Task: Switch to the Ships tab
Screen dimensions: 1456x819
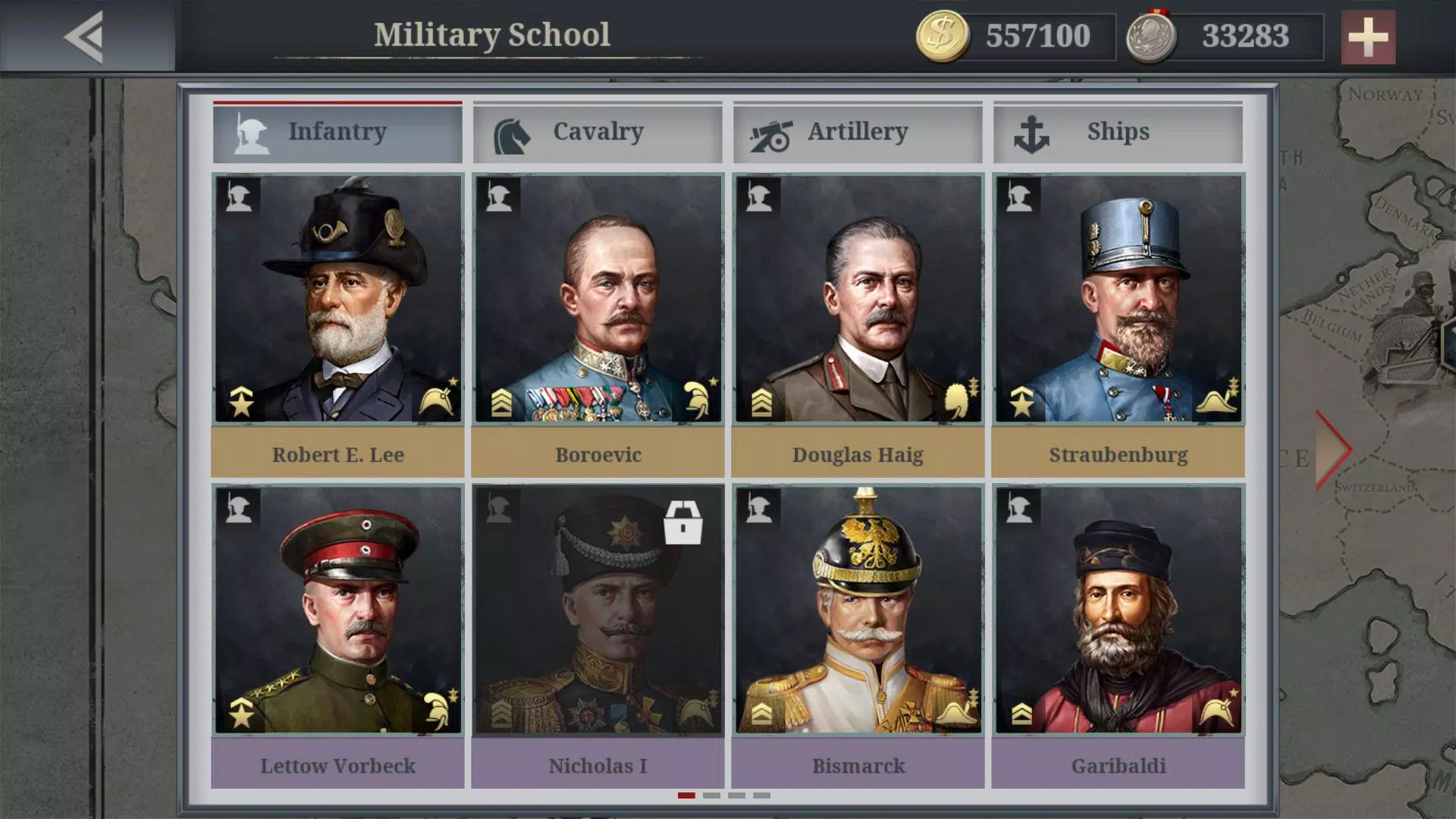Action: [1118, 131]
